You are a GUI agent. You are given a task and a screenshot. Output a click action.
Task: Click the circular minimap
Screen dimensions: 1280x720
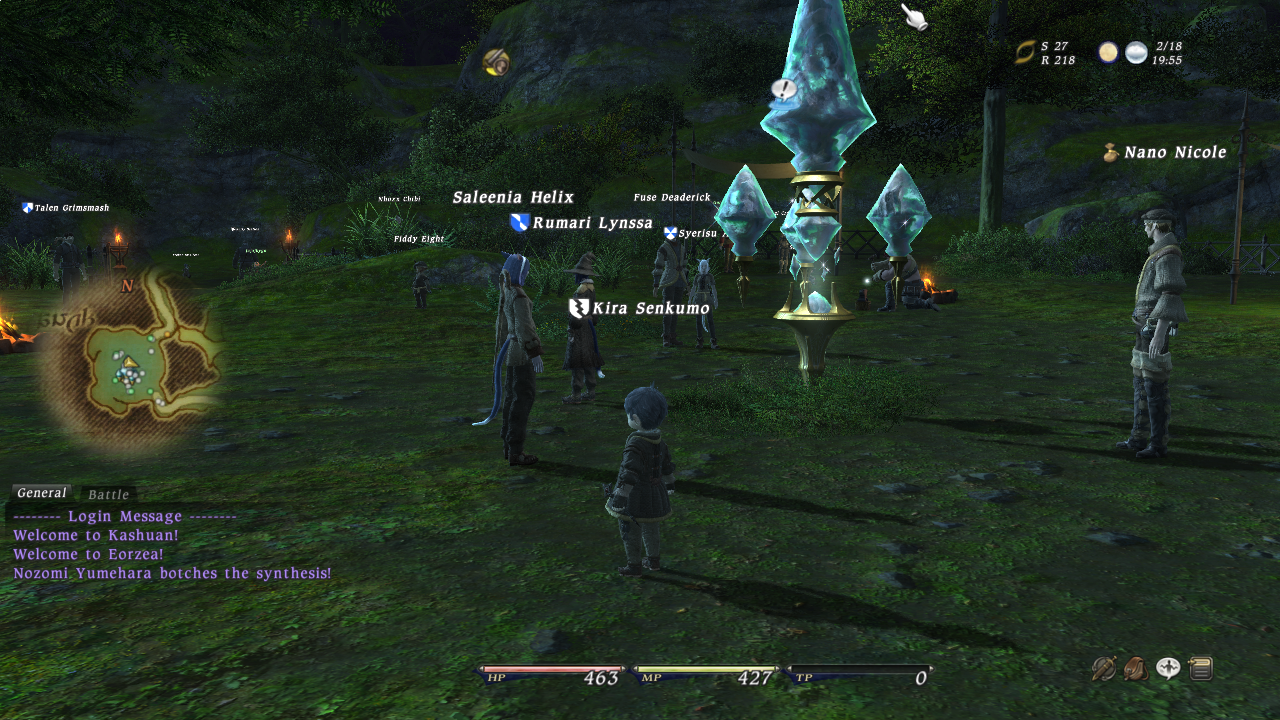(129, 361)
